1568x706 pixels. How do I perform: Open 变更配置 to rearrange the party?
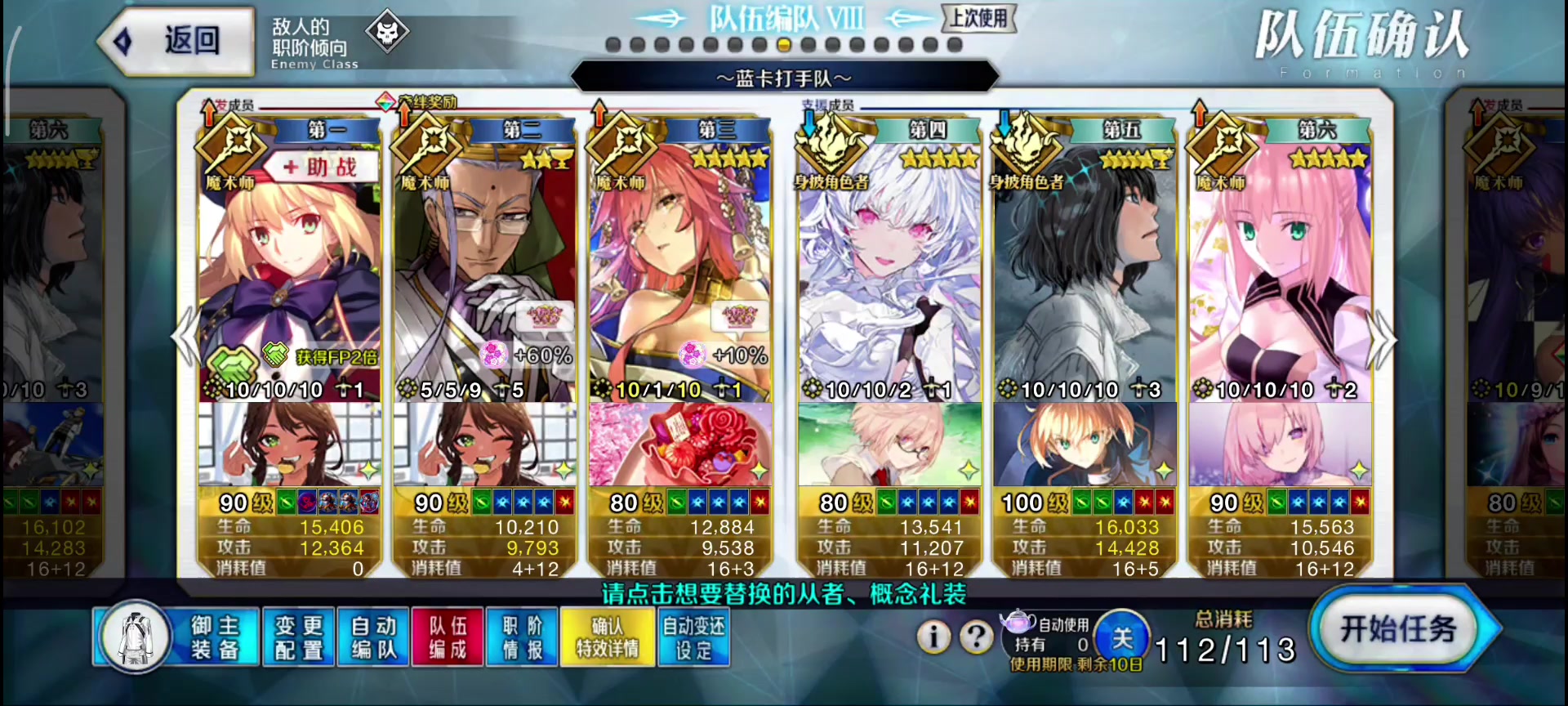pos(298,637)
